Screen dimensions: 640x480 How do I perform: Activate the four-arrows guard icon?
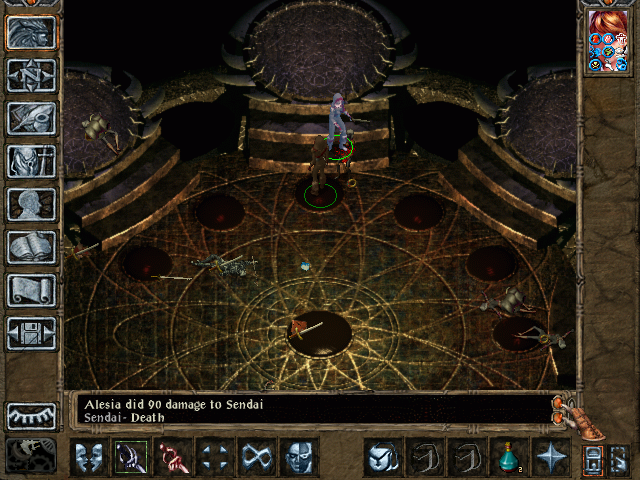tap(215, 458)
